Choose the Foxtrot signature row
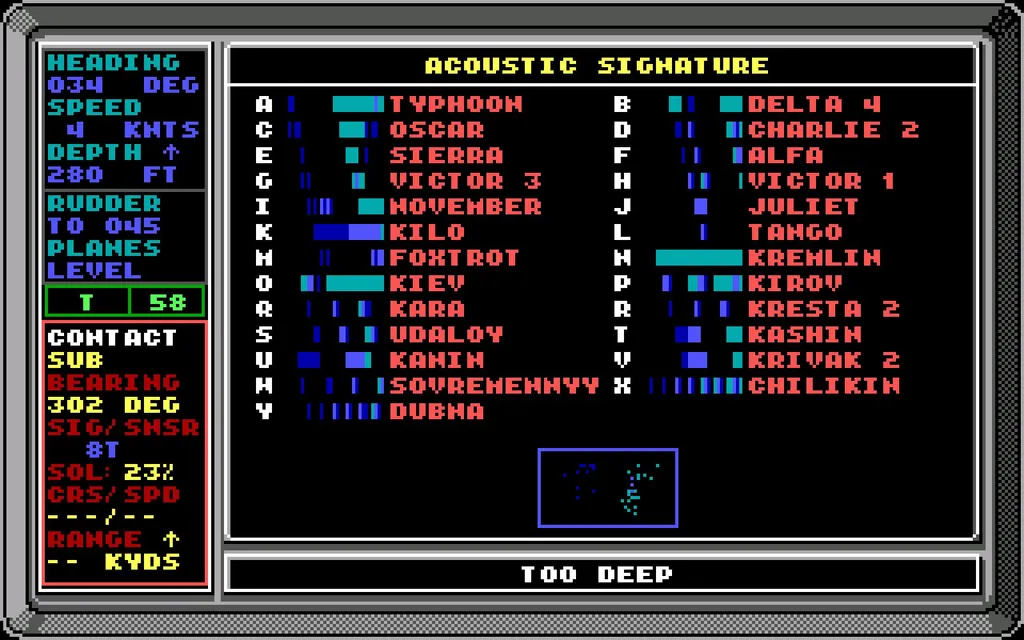Viewport: 1024px width, 640px height. 455,258
